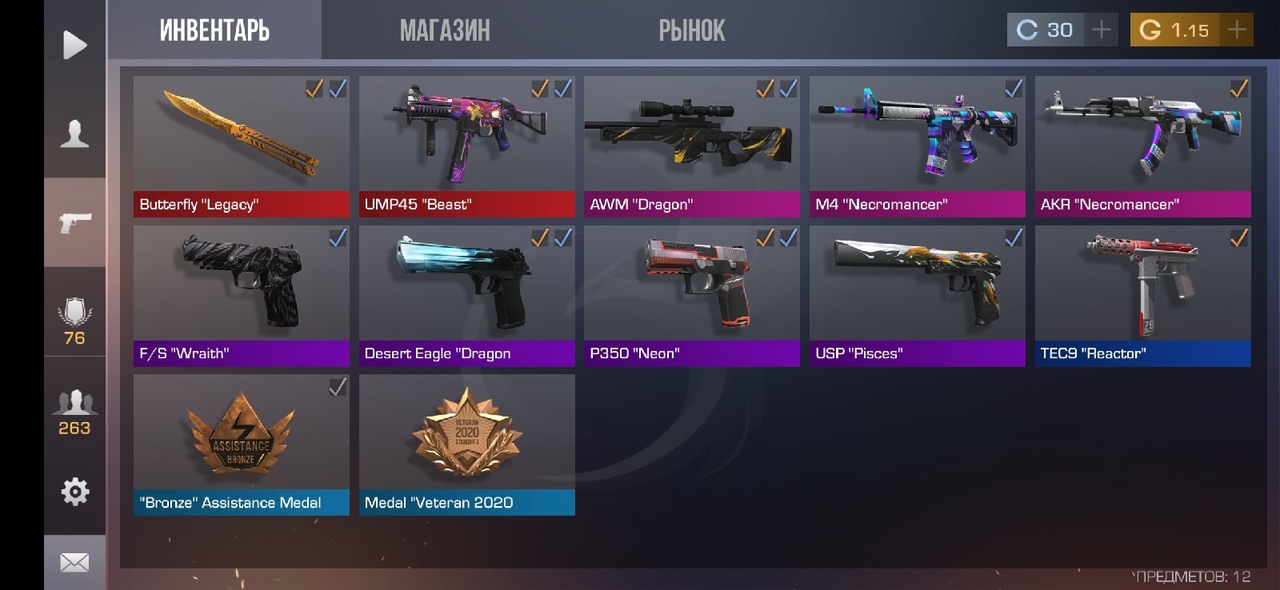This screenshot has width=1280, height=590.
Task: Open the friends icon showing 263
Action: (x=74, y=412)
